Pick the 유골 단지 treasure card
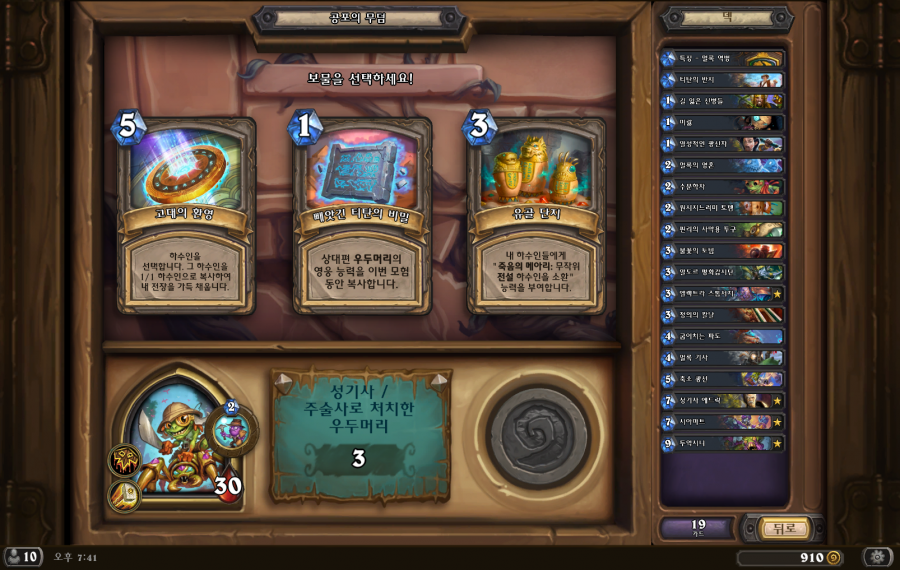Image resolution: width=900 pixels, height=570 pixels. pyautogui.click(x=535, y=215)
